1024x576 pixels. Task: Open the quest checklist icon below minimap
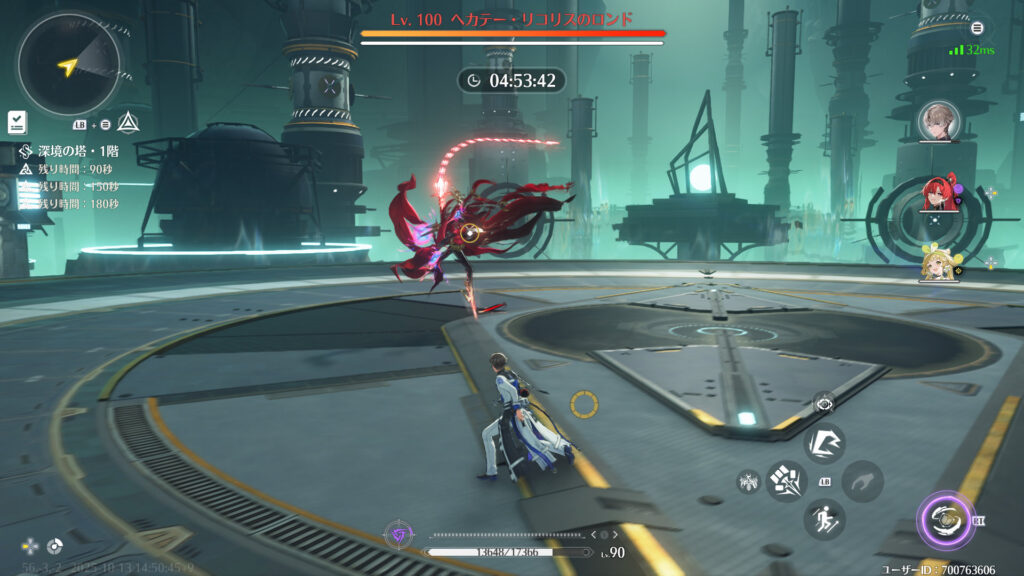tap(18, 123)
